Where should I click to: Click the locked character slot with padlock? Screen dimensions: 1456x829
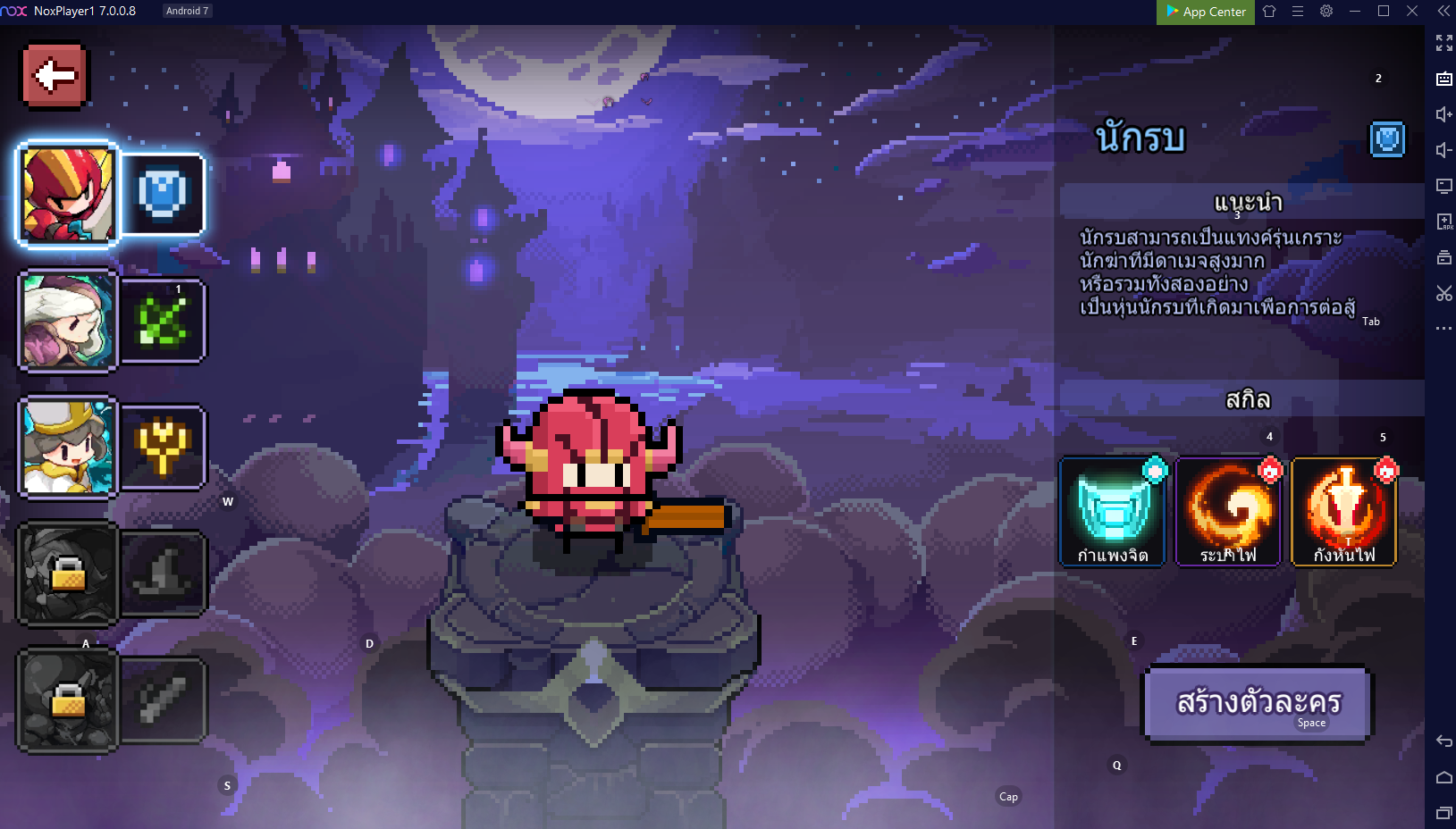pyautogui.click(x=67, y=576)
